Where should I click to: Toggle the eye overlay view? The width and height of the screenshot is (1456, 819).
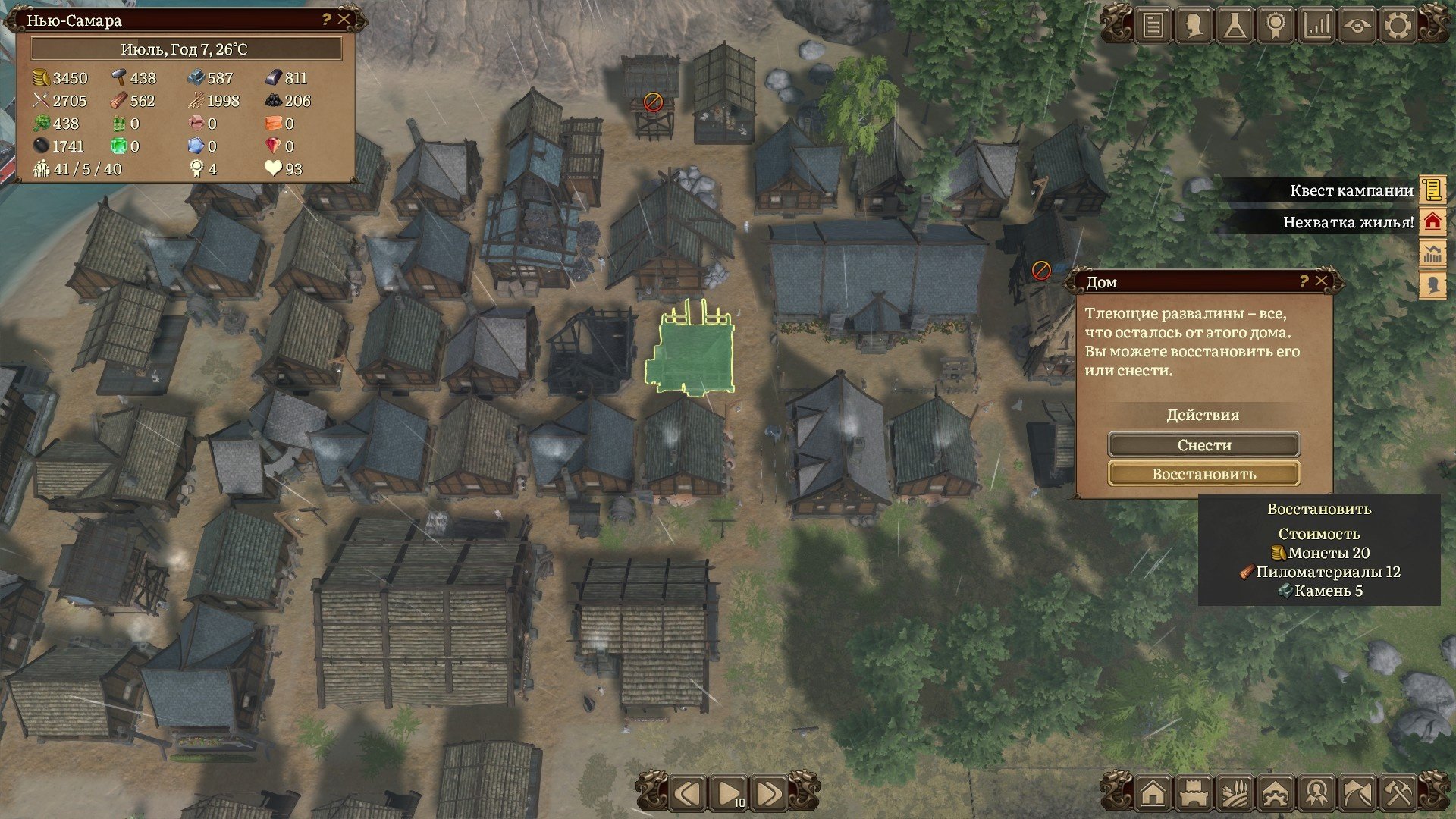tap(1357, 27)
